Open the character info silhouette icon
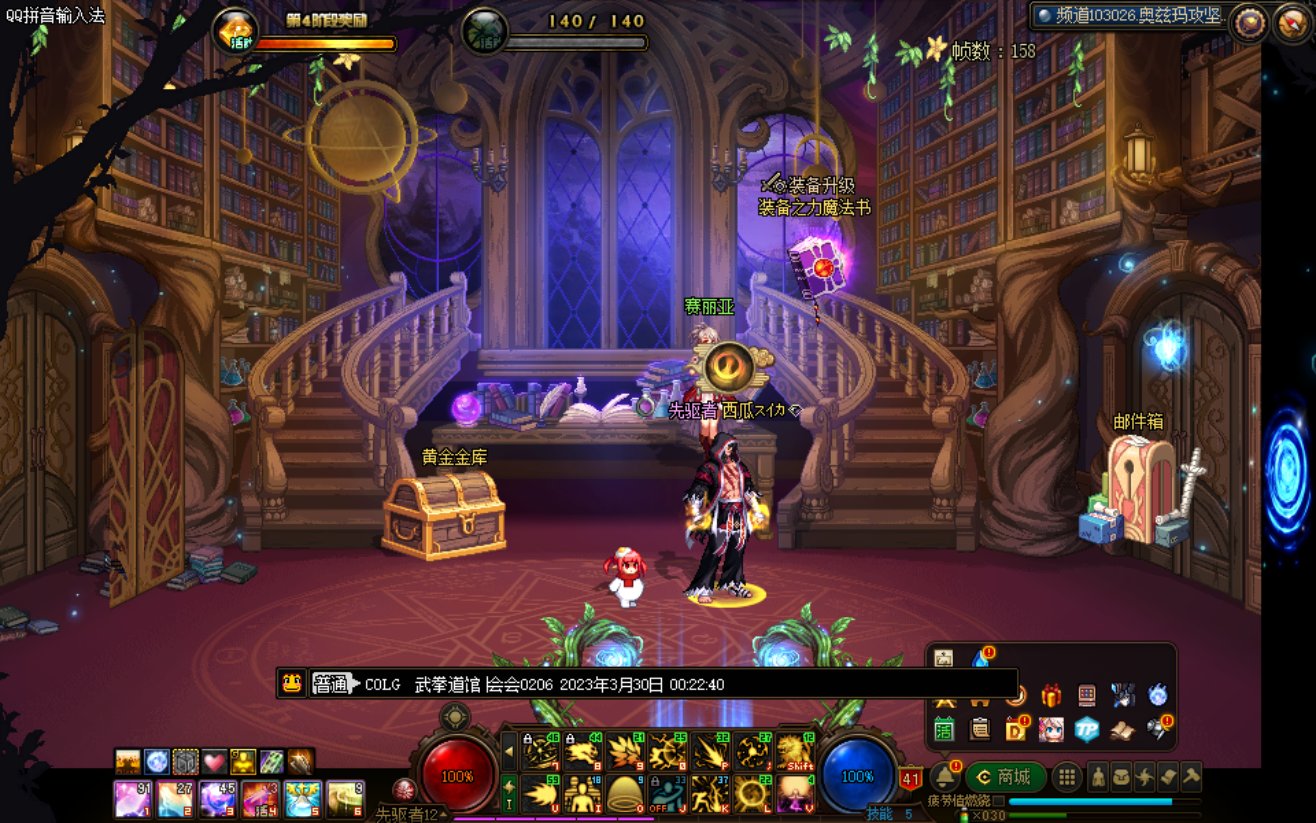Screen dimensions: 1316x823 (x=1099, y=777)
